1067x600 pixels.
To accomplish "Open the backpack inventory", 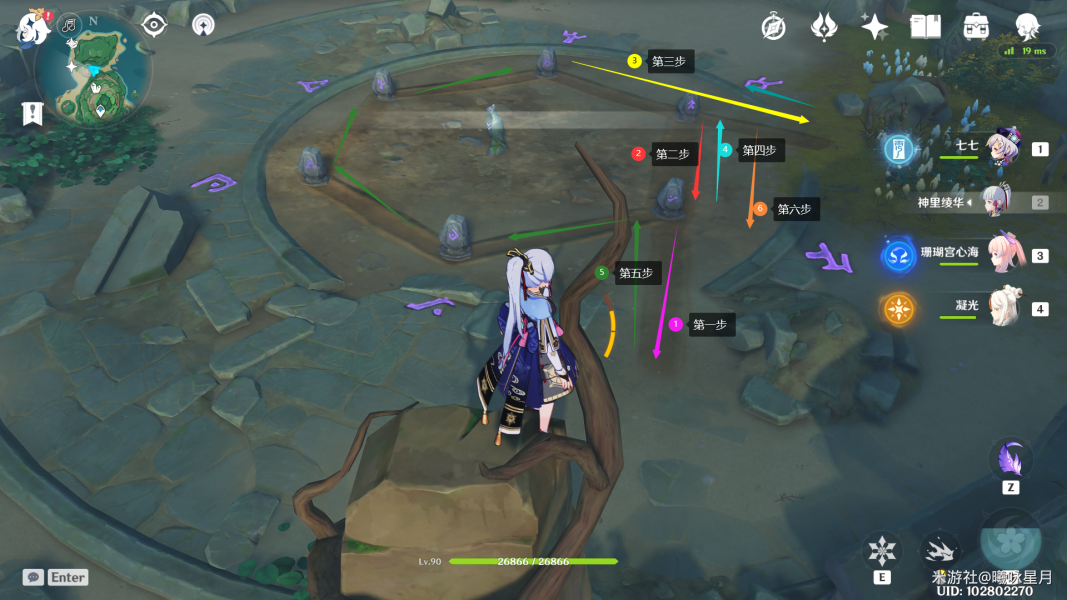I will pos(976,27).
